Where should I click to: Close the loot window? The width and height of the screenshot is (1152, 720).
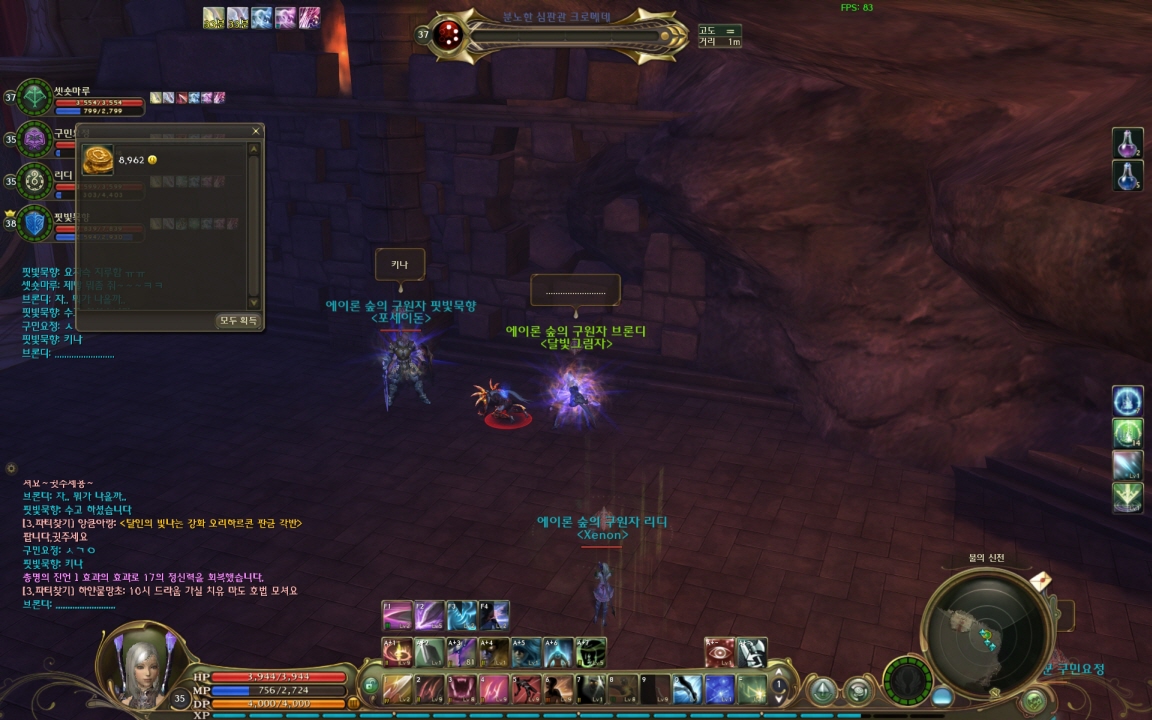255,131
